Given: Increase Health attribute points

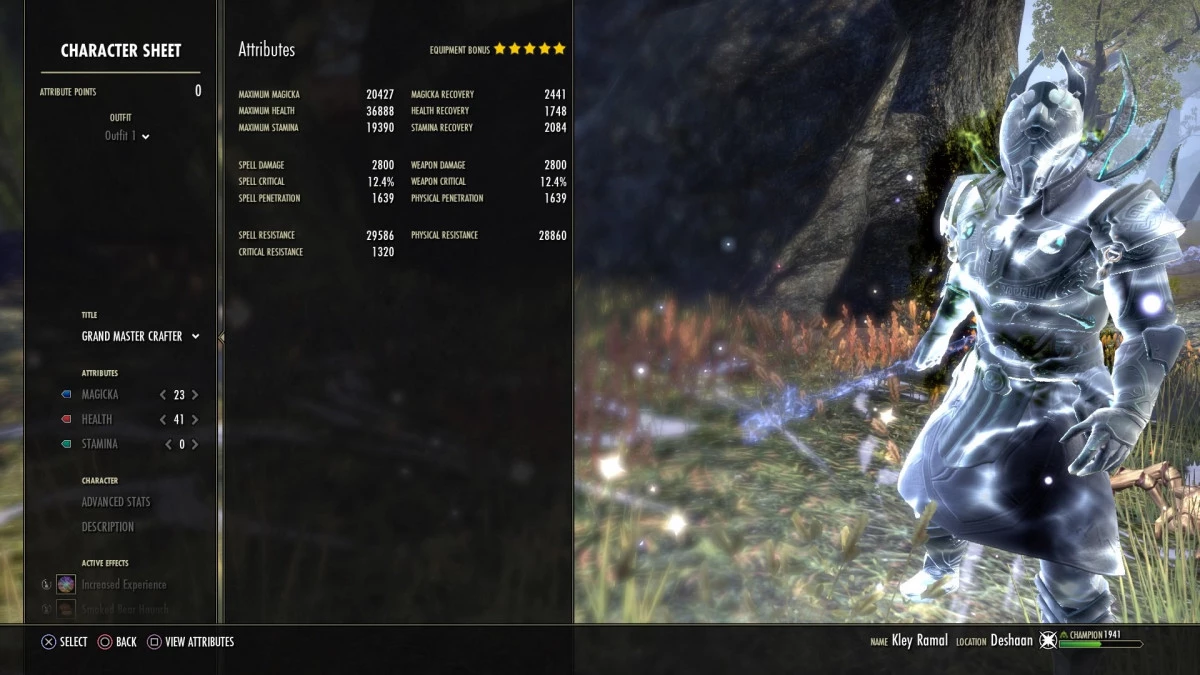Looking at the screenshot, I should tap(195, 420).
